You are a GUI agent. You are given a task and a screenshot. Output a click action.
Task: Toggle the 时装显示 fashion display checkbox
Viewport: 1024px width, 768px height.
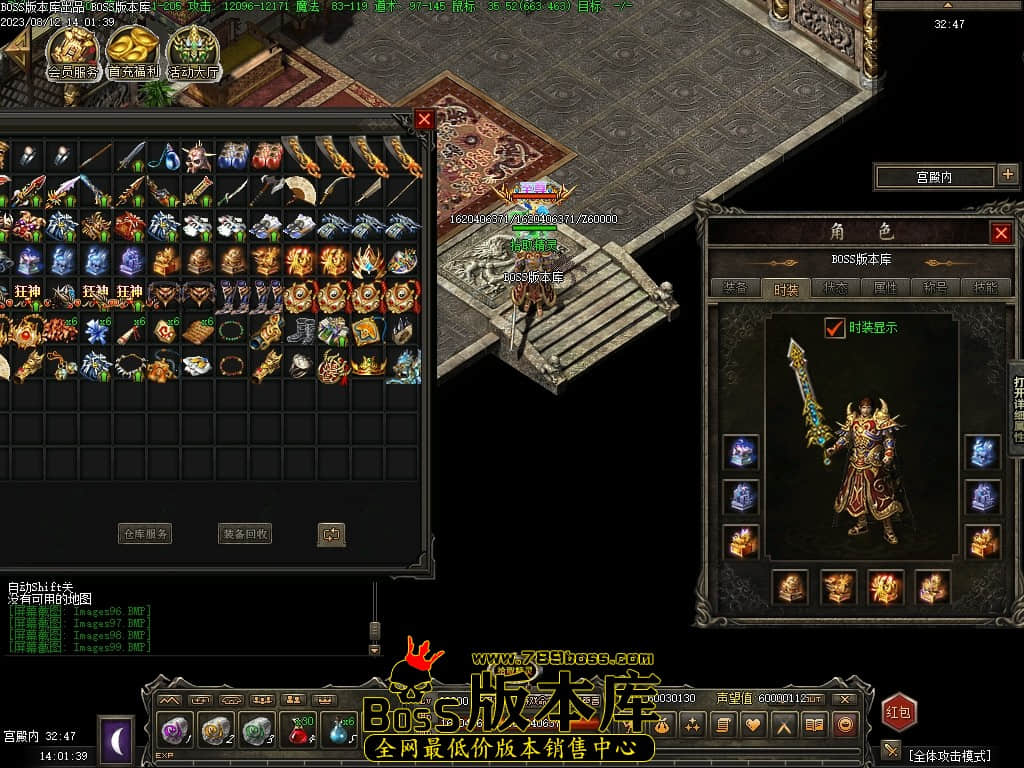834,327
